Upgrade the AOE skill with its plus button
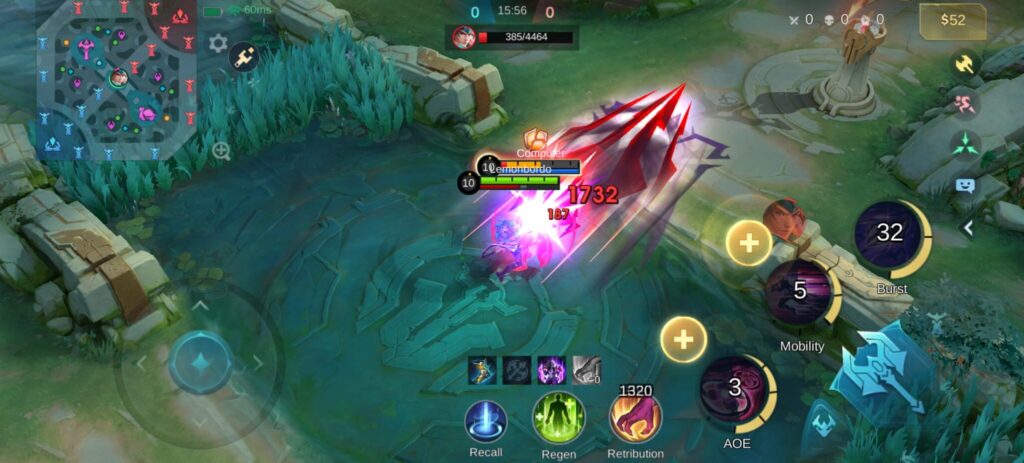This screenshot has height=463, width=1024. pyautogui.click(x=684, y=340)
